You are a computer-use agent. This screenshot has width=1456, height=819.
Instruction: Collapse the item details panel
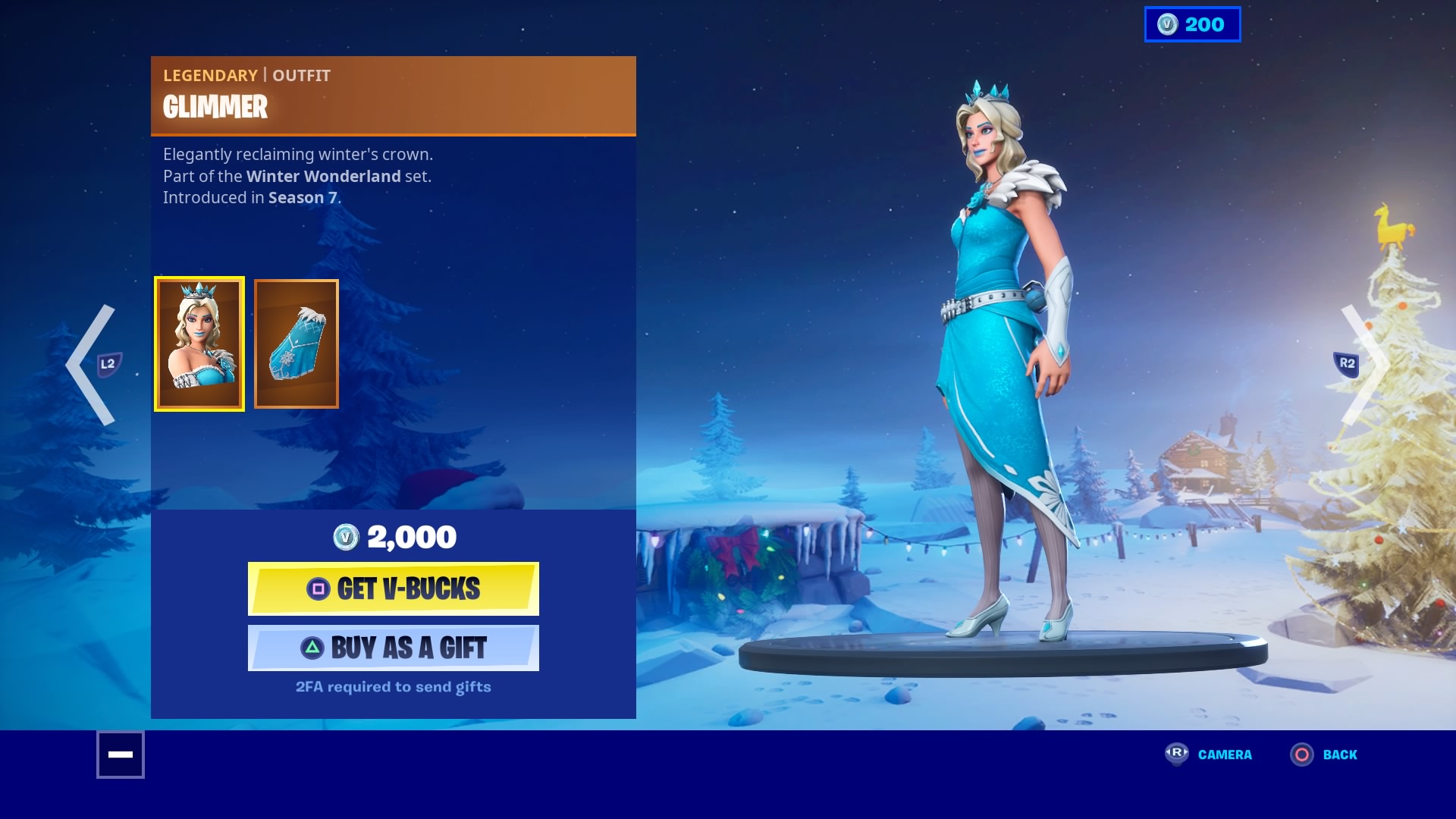(x=120, y=755)
